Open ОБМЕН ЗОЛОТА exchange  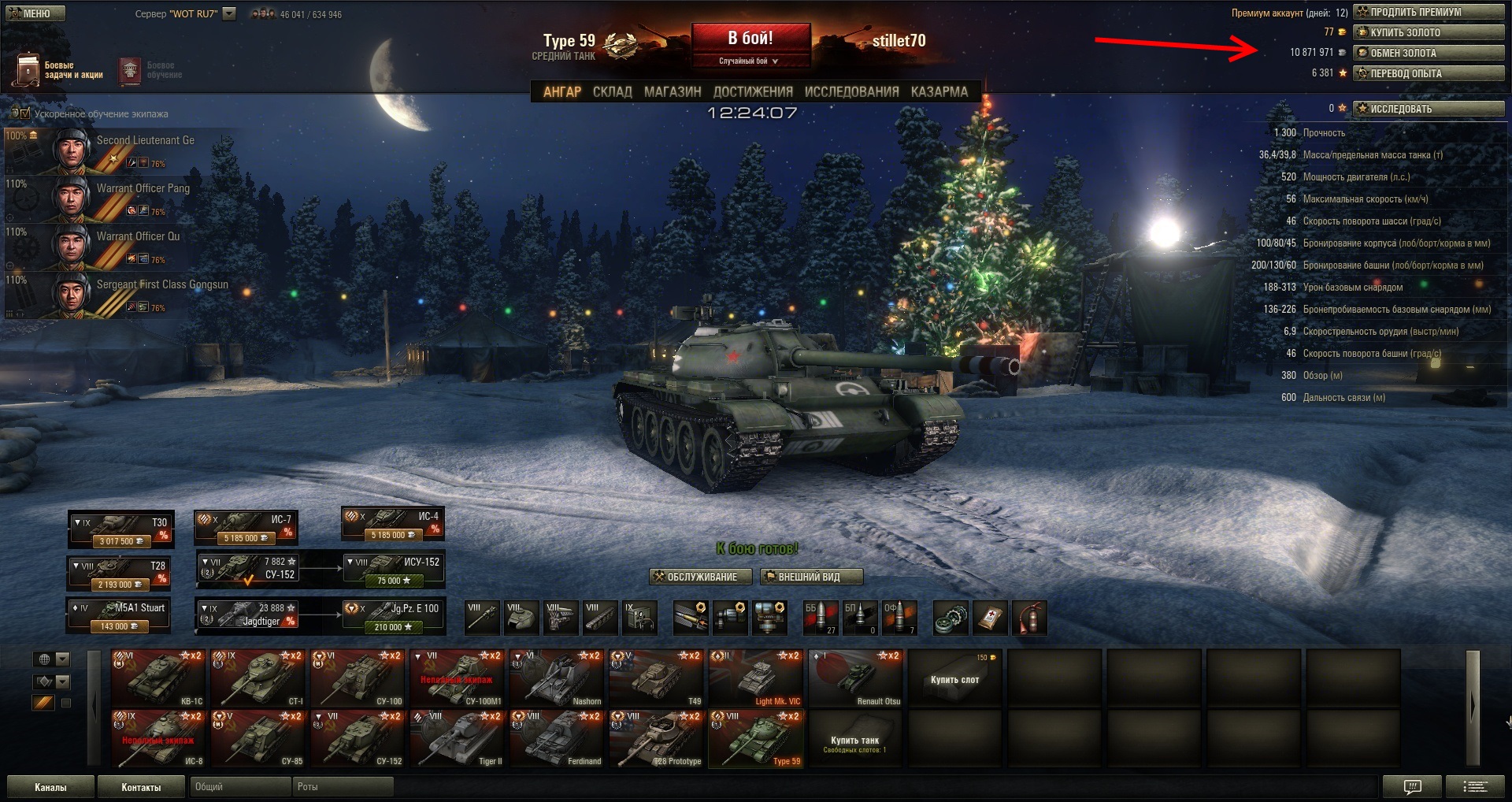1429,53
